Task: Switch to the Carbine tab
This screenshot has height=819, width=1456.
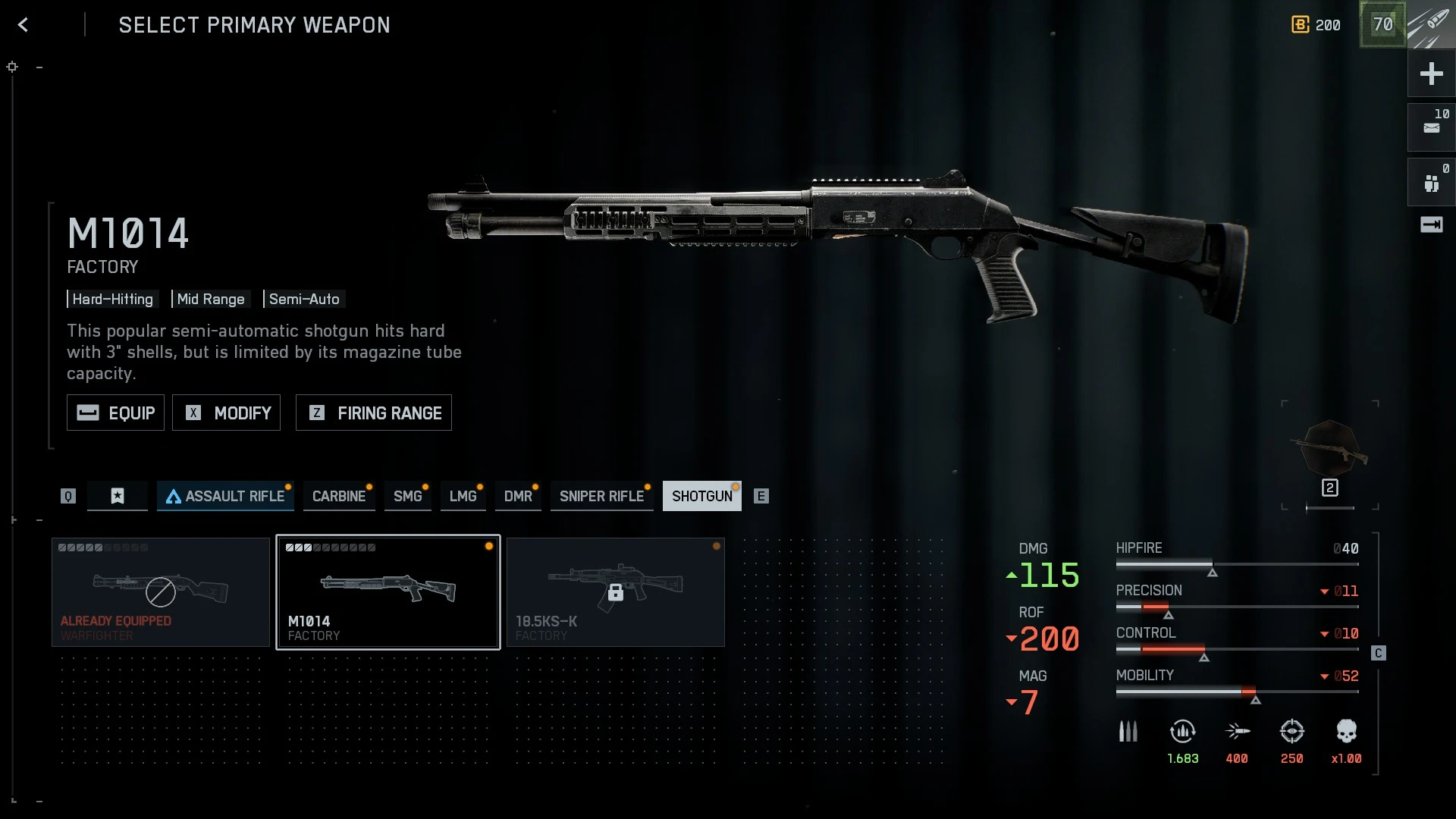Action: (339, 496)
